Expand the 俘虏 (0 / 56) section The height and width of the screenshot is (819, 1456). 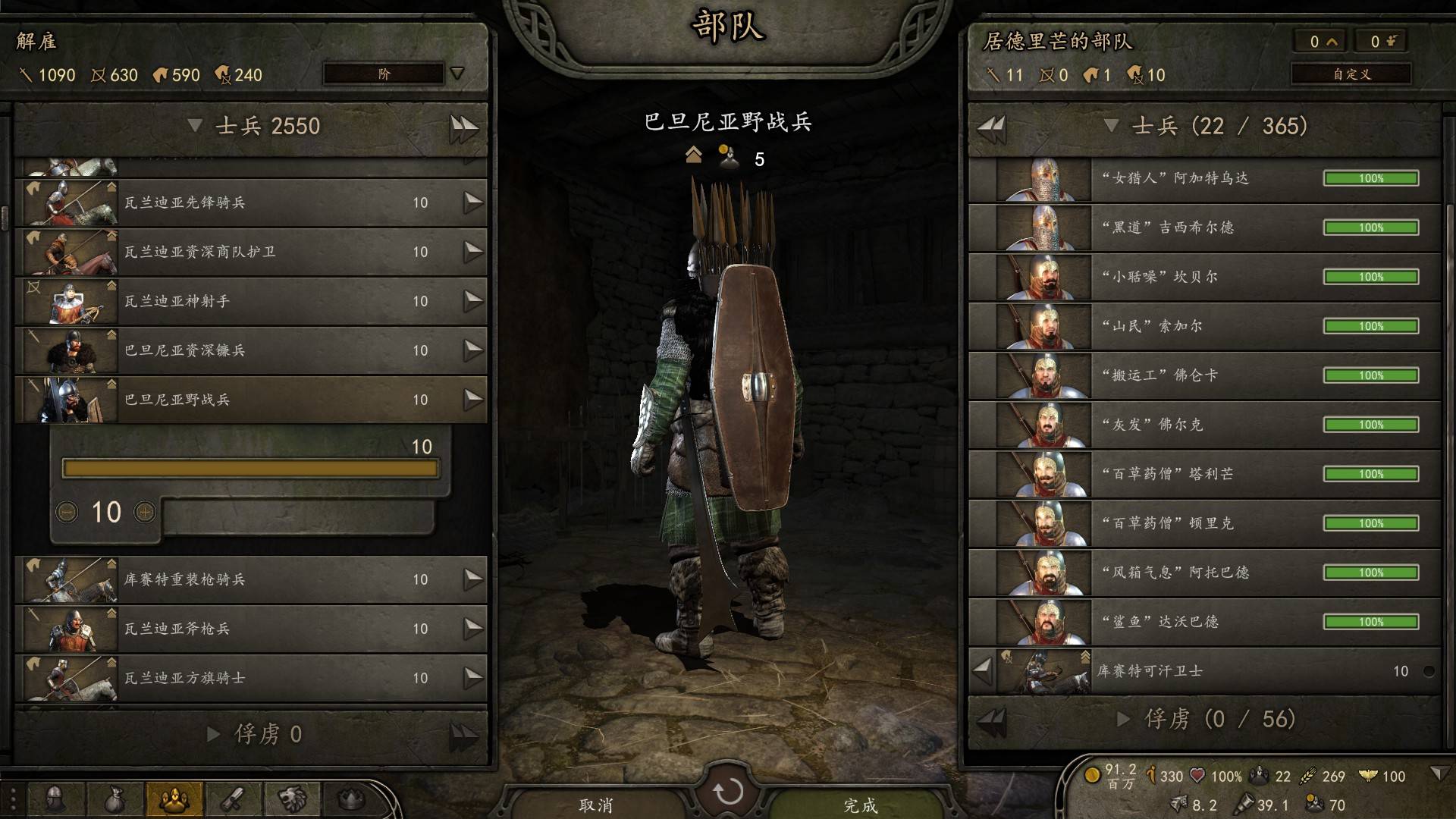pos(1125,719)
